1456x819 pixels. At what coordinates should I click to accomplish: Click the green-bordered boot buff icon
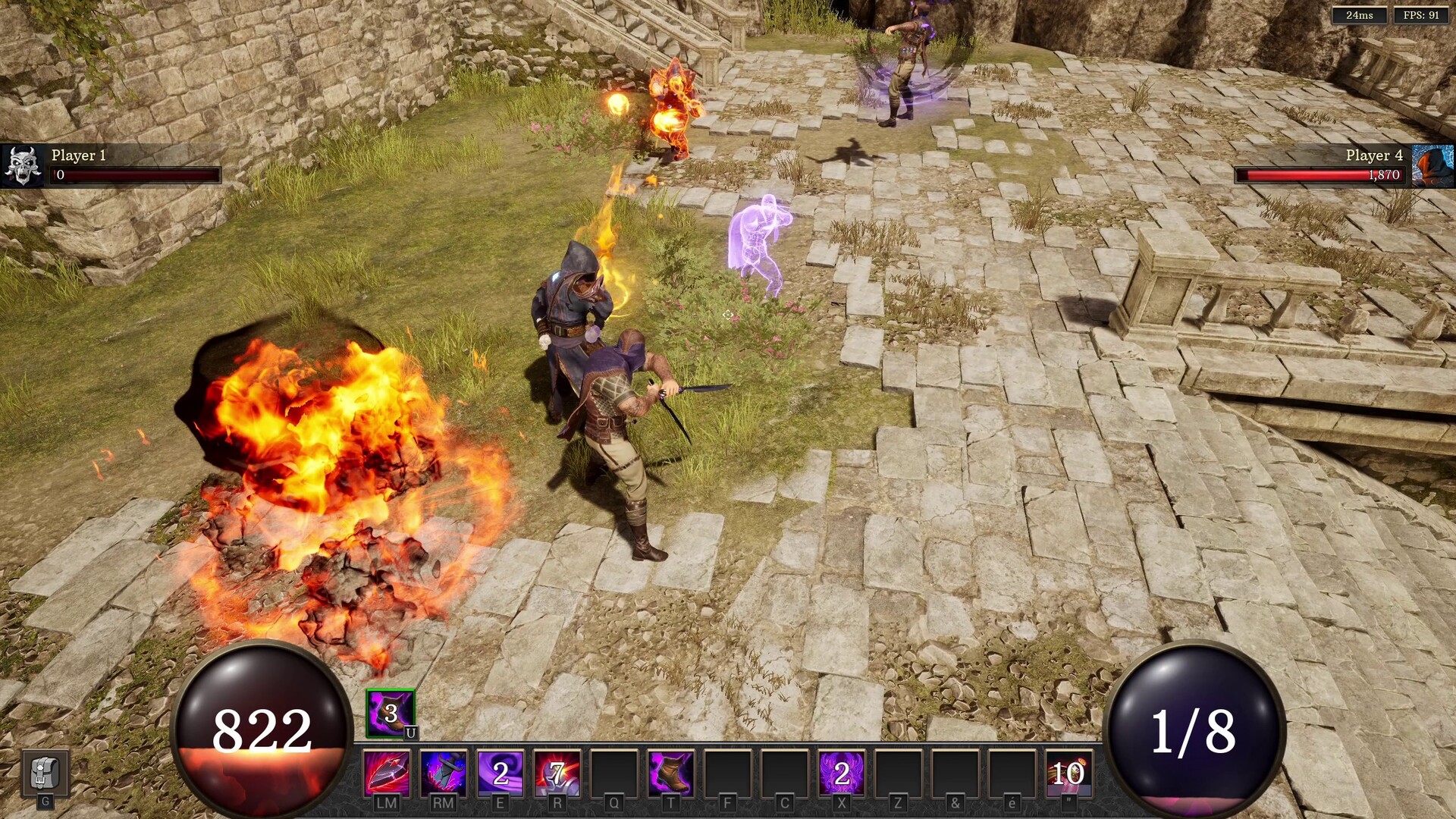coord(391,713)
